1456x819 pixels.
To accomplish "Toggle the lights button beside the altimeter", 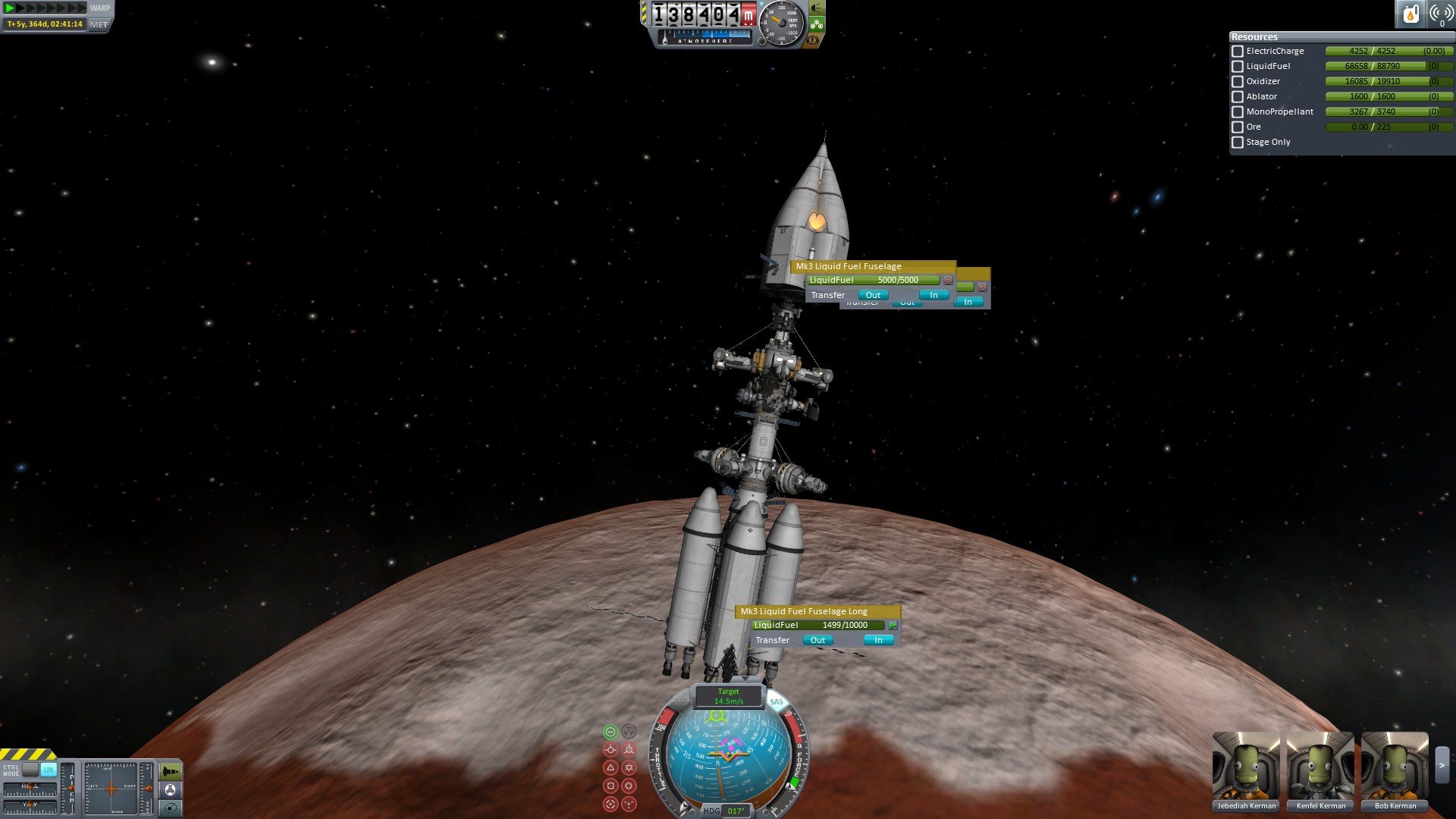I will coord(817,8).
